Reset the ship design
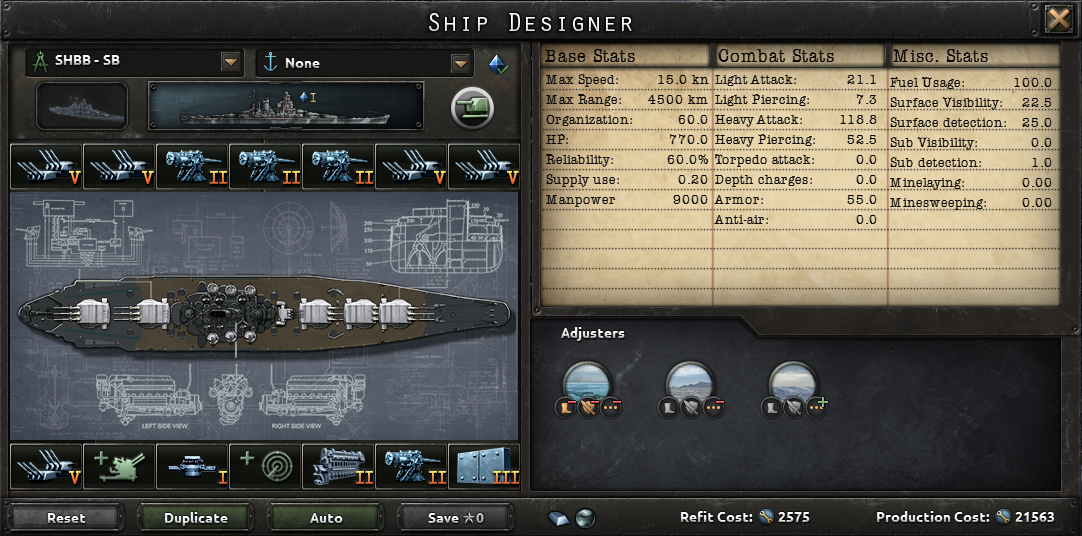 pos(66,518)
